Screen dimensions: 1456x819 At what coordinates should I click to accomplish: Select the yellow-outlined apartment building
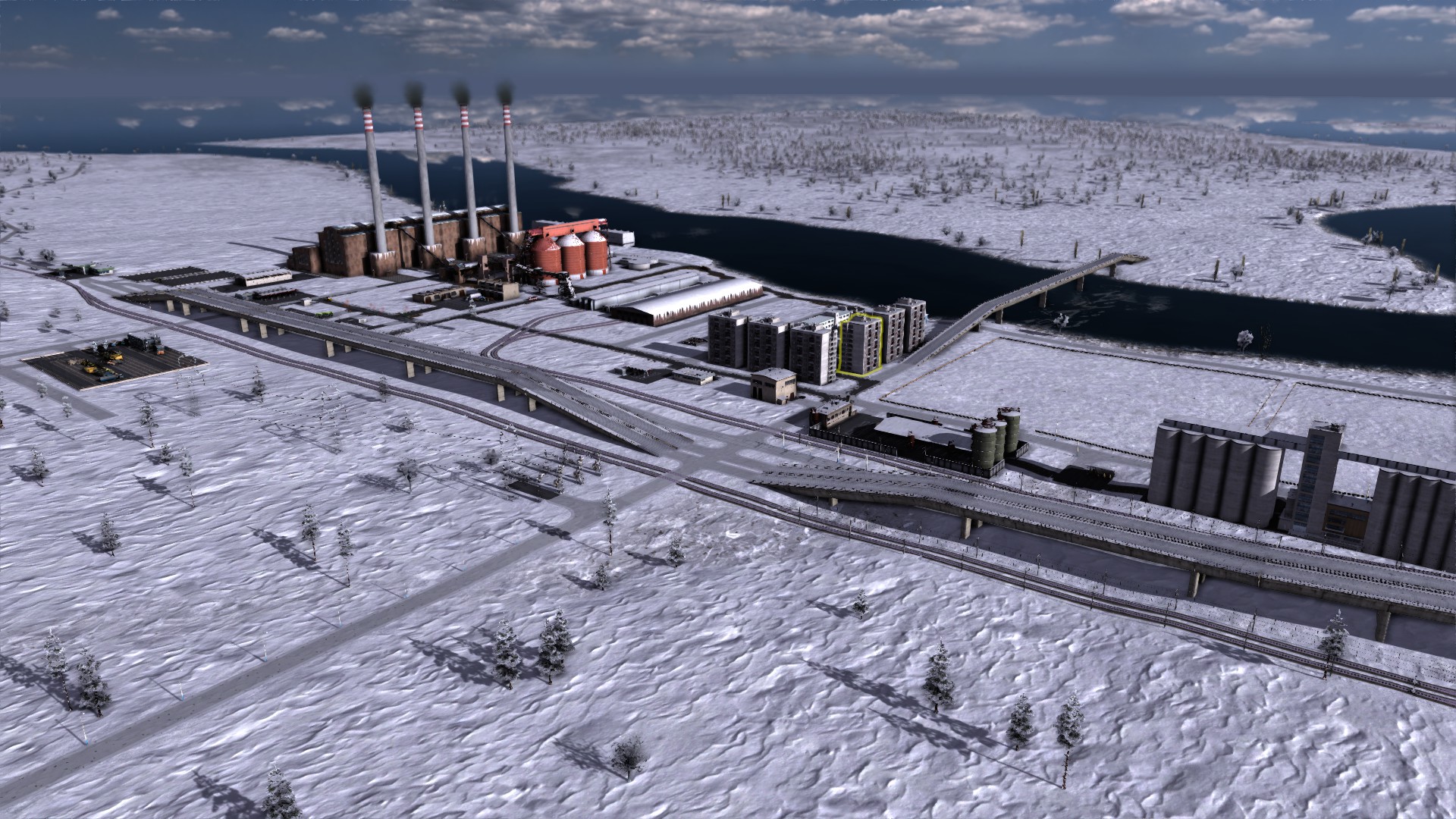[861, 346]
